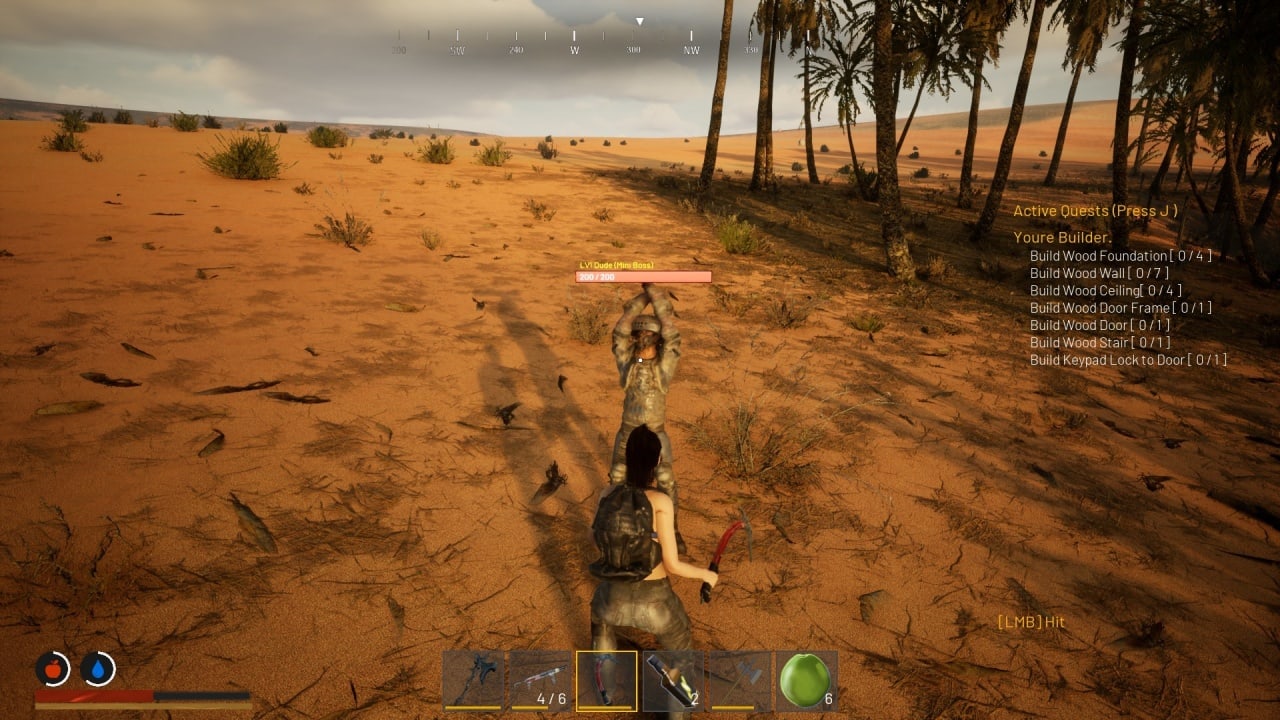Select the highlighted red pickaxe slot
The width and height of the screenshot is (1280, 720).
click(x=606, y=681)
